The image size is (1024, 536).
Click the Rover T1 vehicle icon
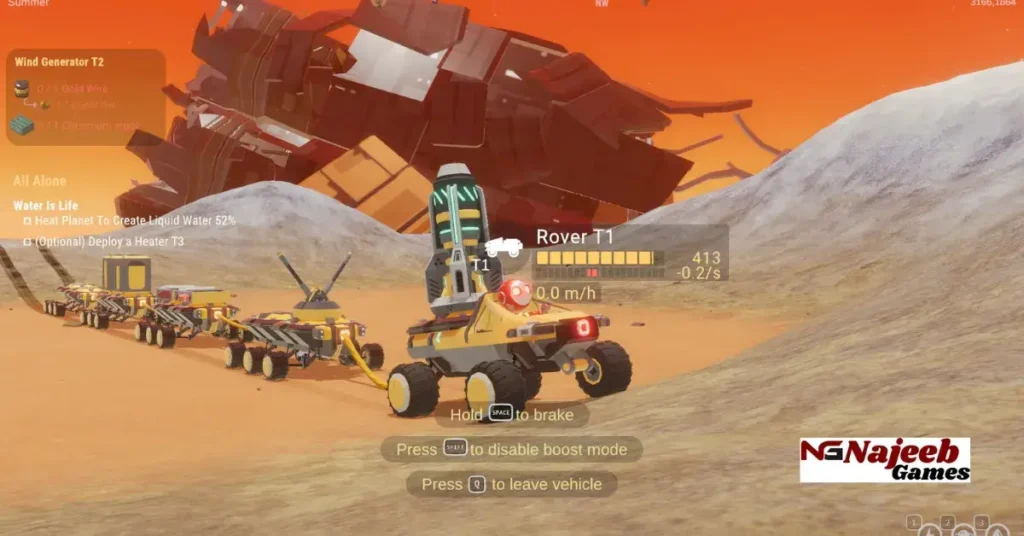pyautogui.click(x=503, y=246)
